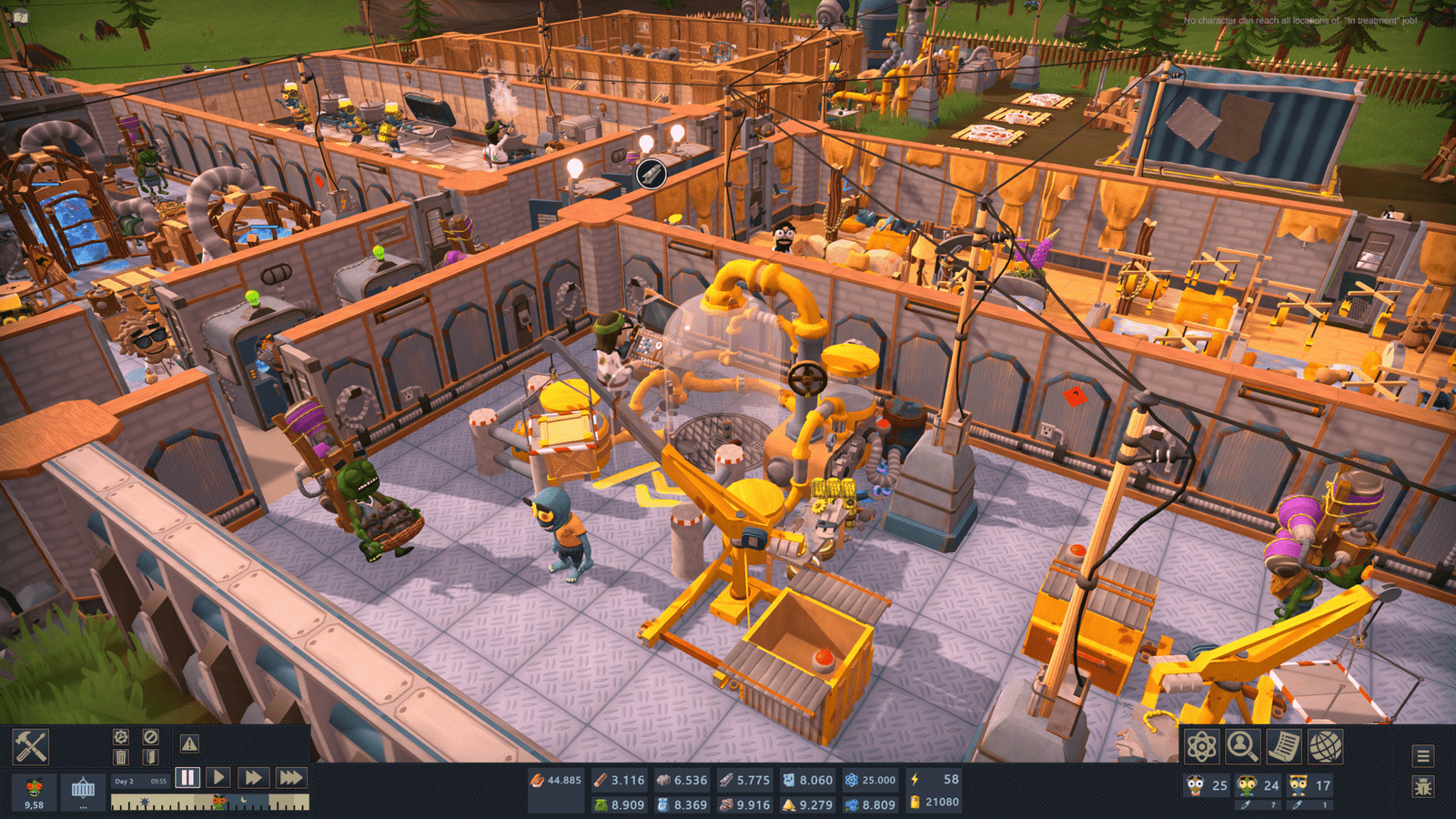Click the bug report button

click(x=1423, y=786)
